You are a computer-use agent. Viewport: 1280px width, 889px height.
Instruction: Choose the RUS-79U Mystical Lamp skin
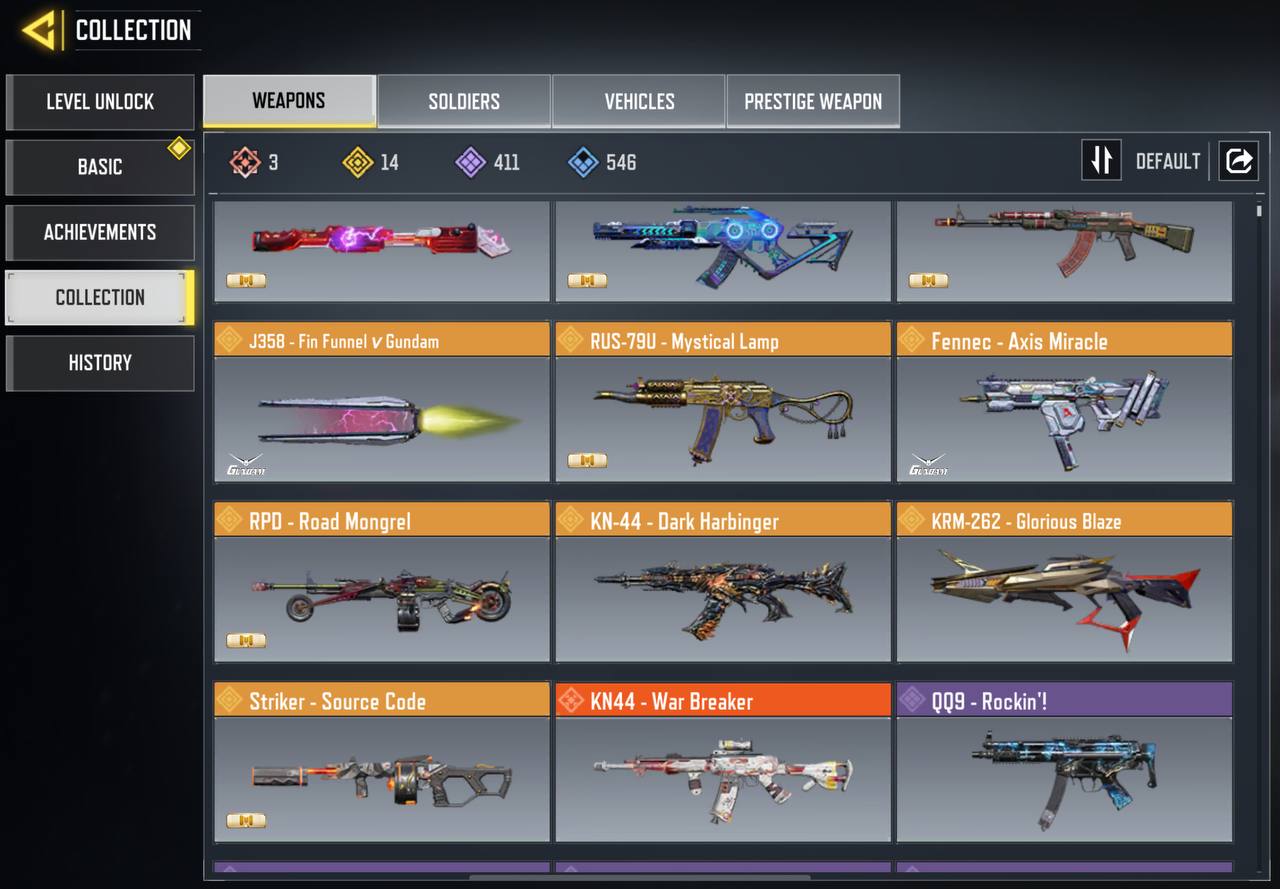722,402
